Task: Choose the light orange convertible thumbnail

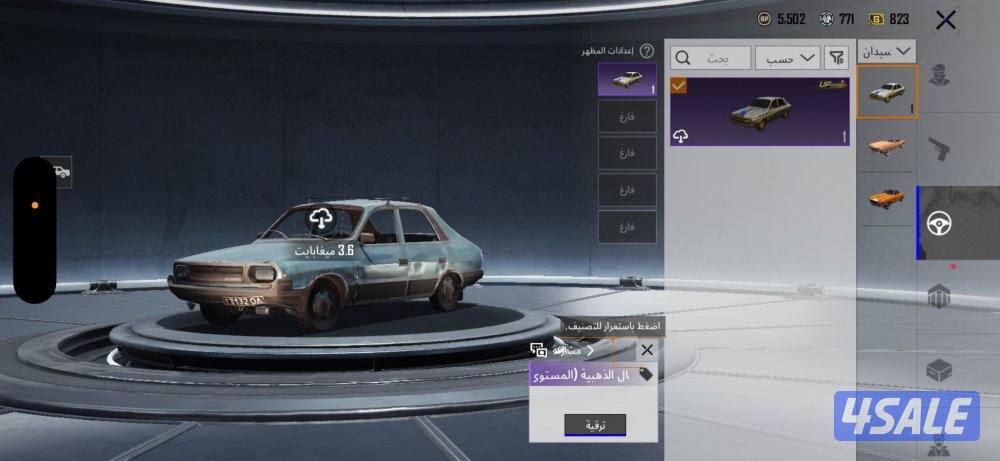Action: (886, 146)
